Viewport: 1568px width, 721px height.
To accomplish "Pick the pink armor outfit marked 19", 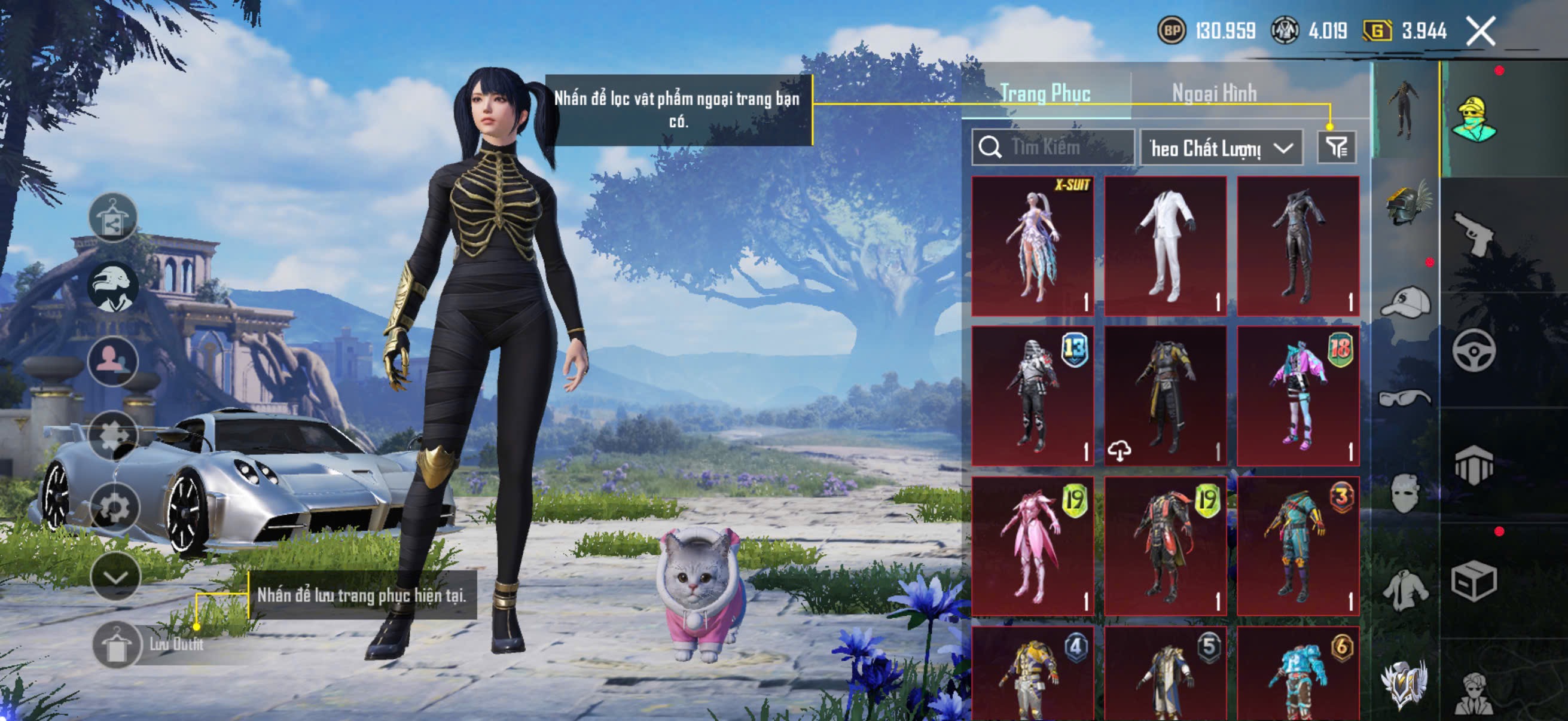I will (x=1032, y=546).
